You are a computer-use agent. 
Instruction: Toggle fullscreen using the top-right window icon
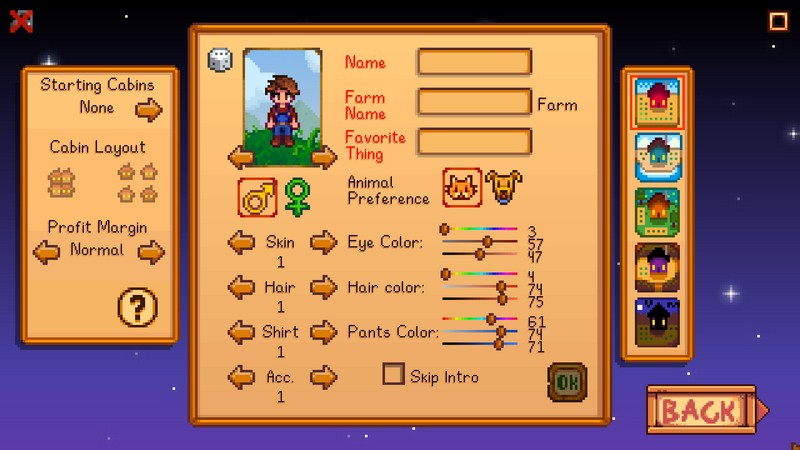[778, 21]
